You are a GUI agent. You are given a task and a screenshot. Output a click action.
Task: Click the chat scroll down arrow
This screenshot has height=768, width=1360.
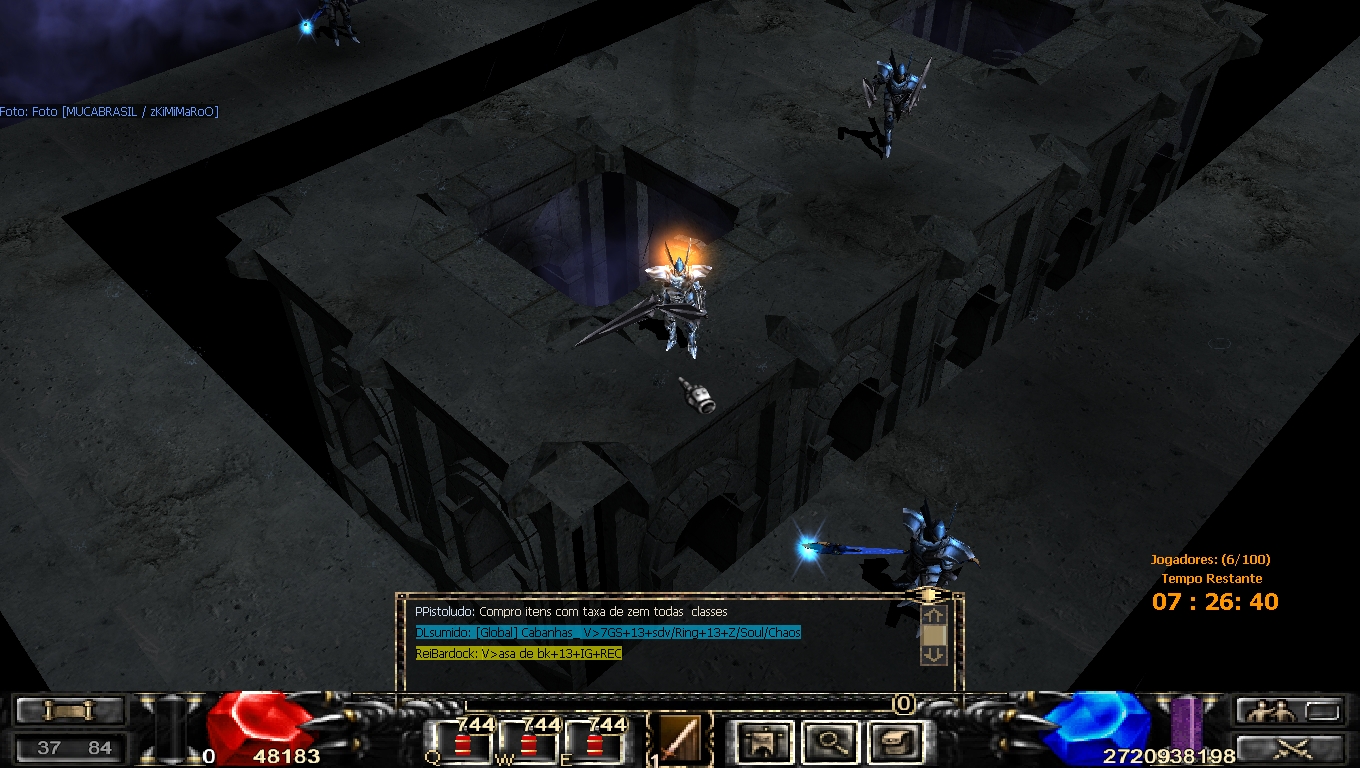pyautogui.click(x=932, y=655)
